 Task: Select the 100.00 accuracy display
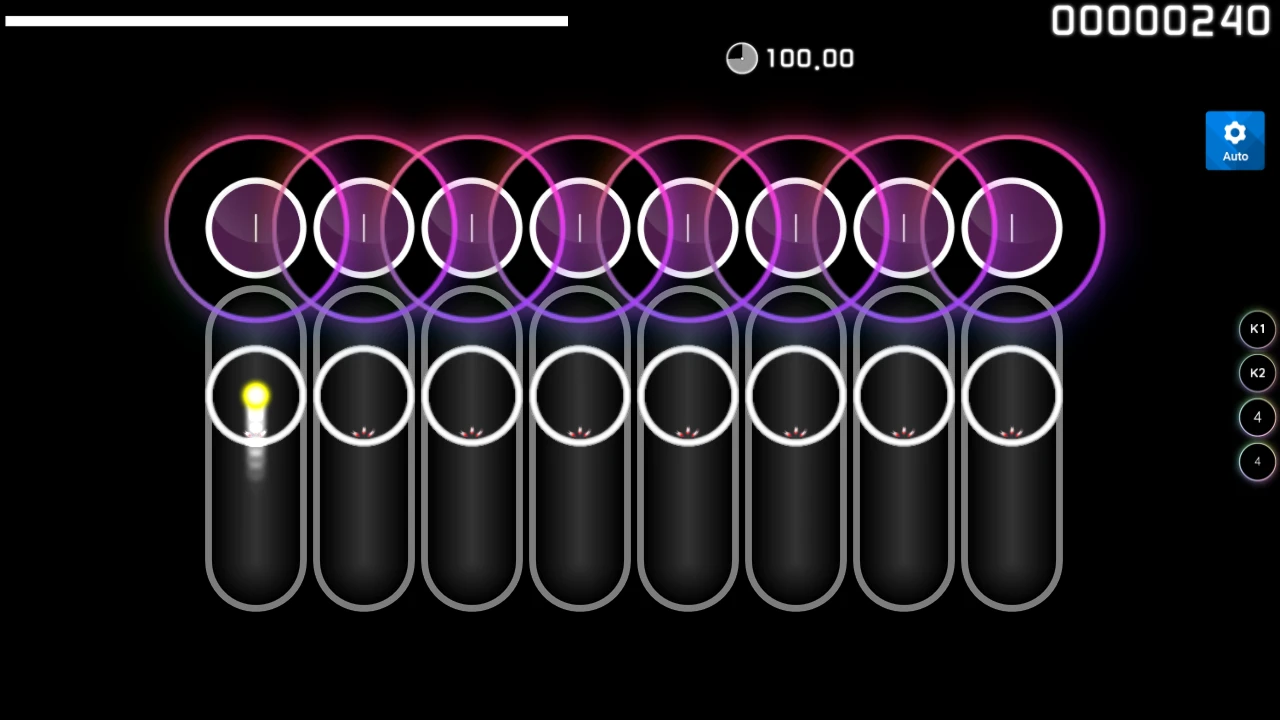click(x=810, y=58)
